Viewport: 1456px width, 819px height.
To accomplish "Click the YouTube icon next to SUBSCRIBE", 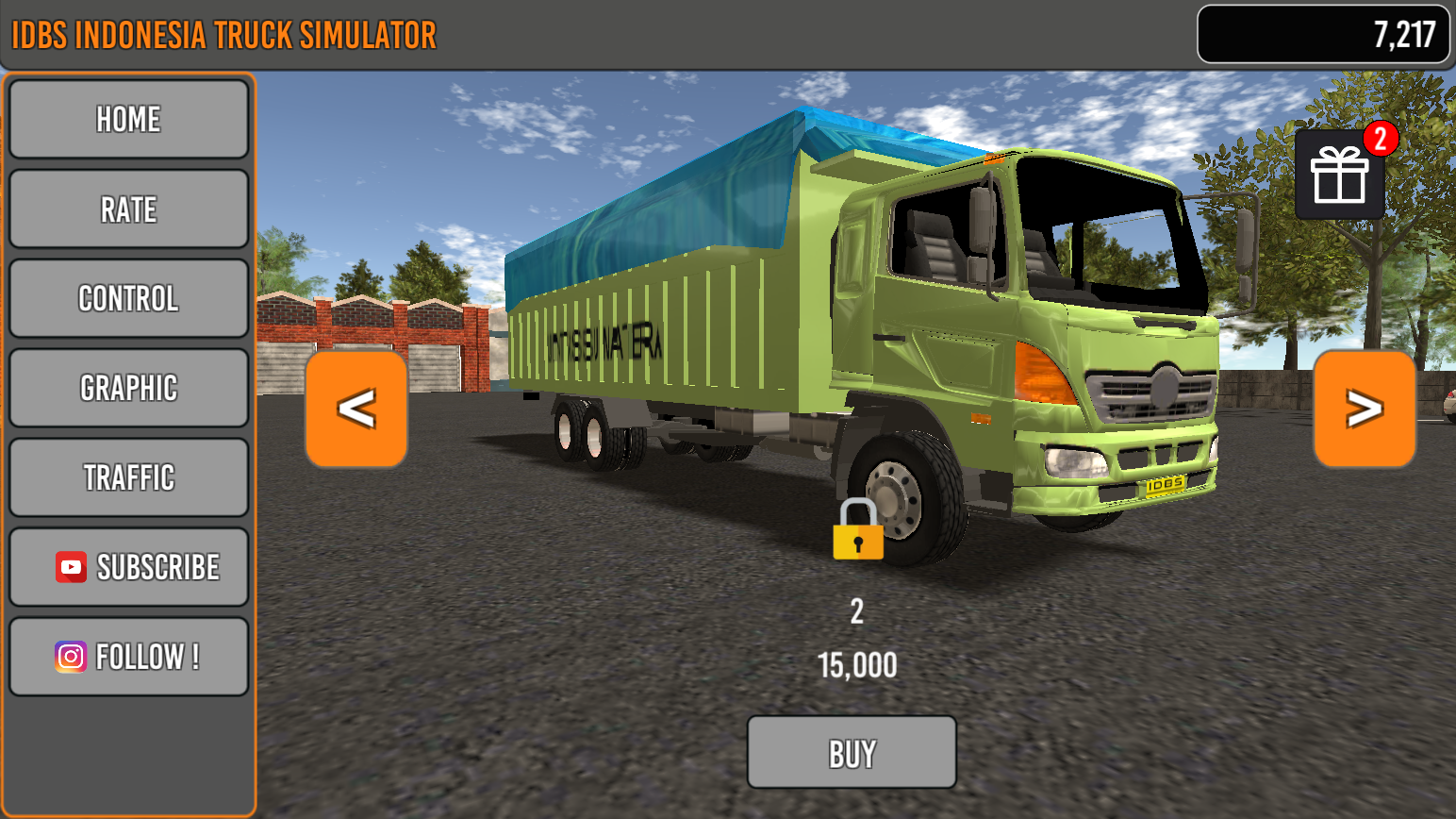I will [70, 566].
